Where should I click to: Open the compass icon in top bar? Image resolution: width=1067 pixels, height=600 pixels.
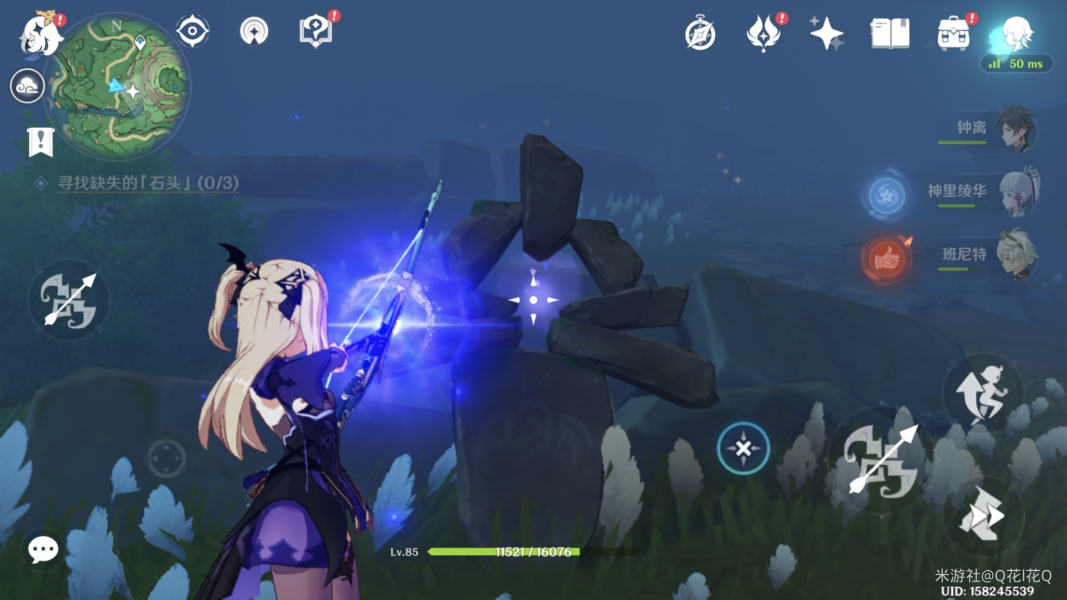click(700, 33)
